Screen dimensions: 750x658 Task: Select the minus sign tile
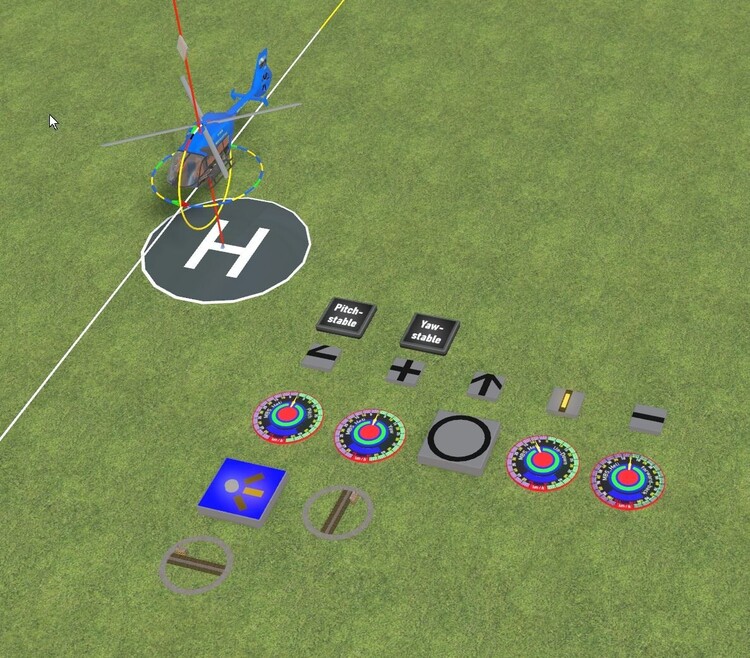tap(647, 418)
